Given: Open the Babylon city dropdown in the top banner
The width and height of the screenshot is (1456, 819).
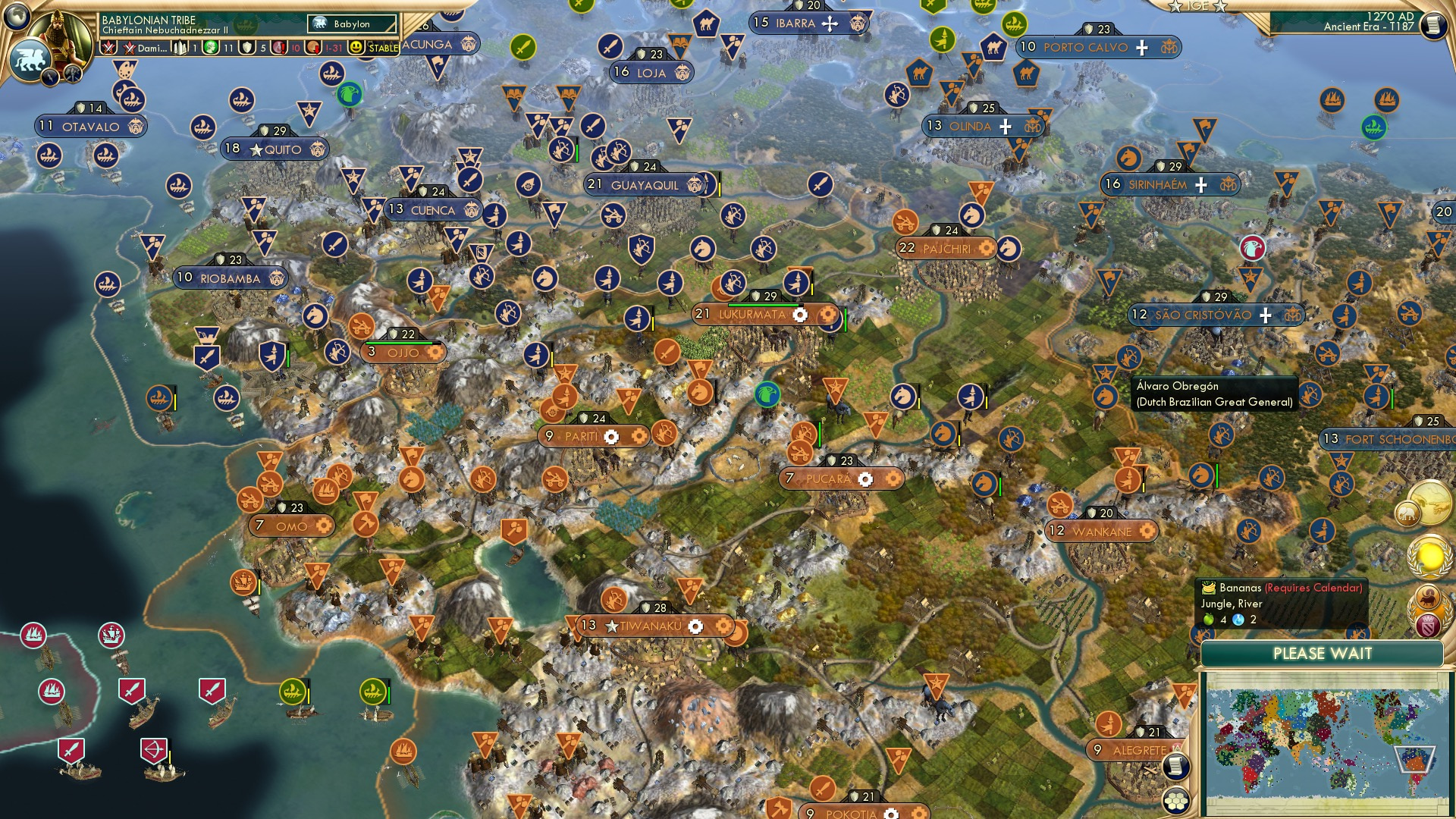Looking at the screenshot, I should 350,24.
